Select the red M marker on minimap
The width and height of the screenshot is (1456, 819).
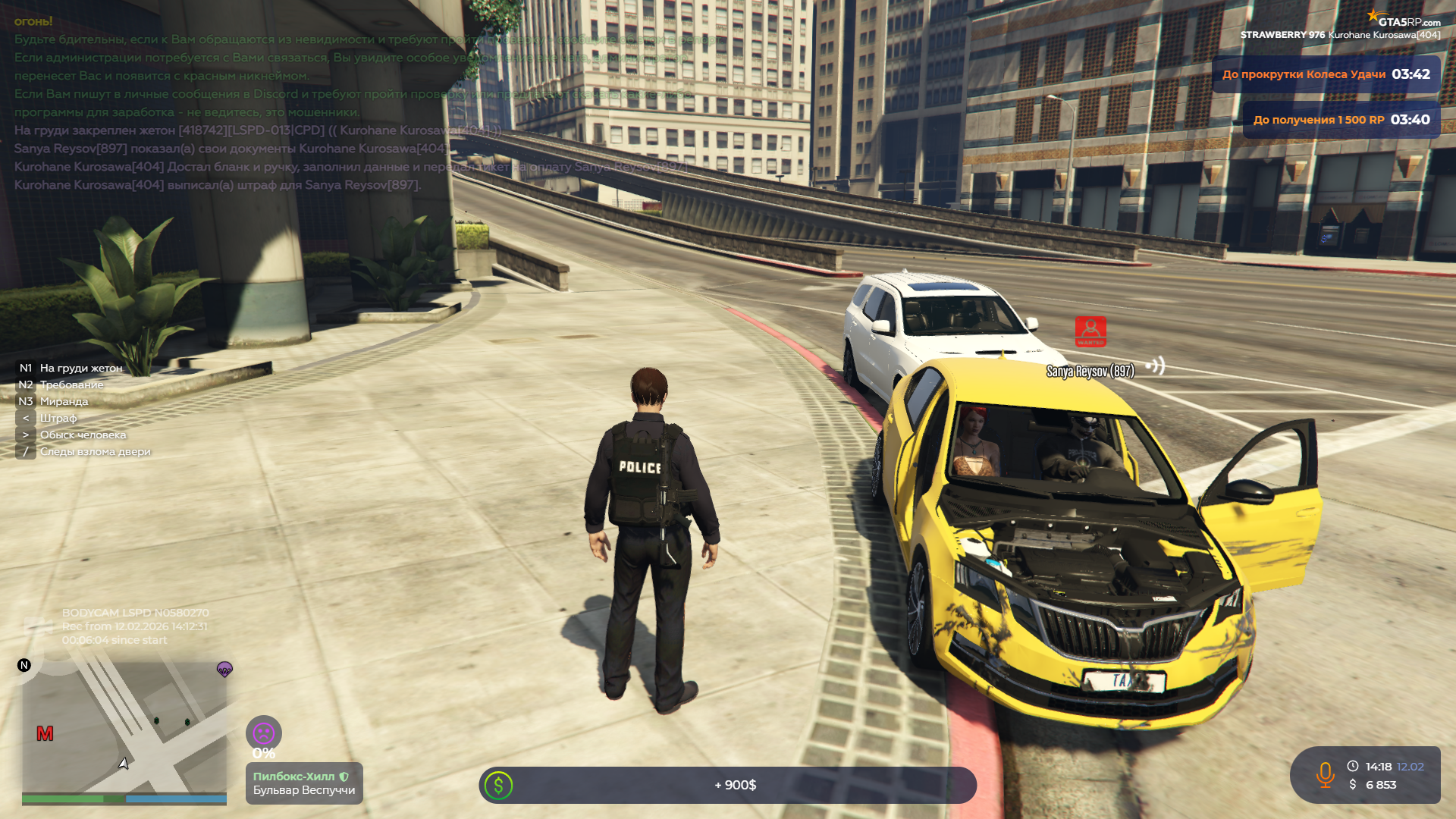click(45, 734)
